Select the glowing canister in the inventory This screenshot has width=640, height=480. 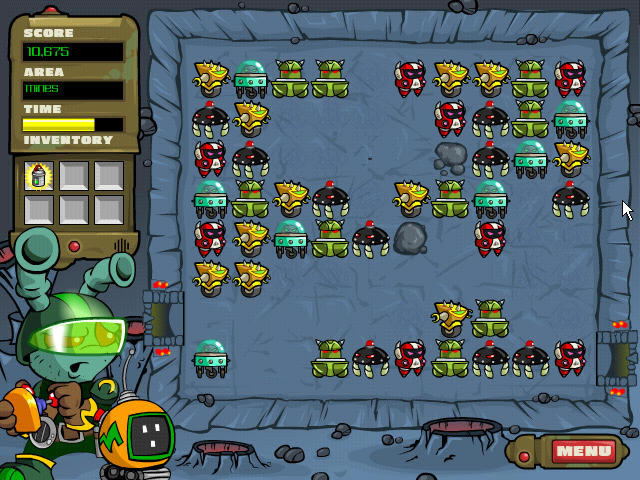[40, 176]
